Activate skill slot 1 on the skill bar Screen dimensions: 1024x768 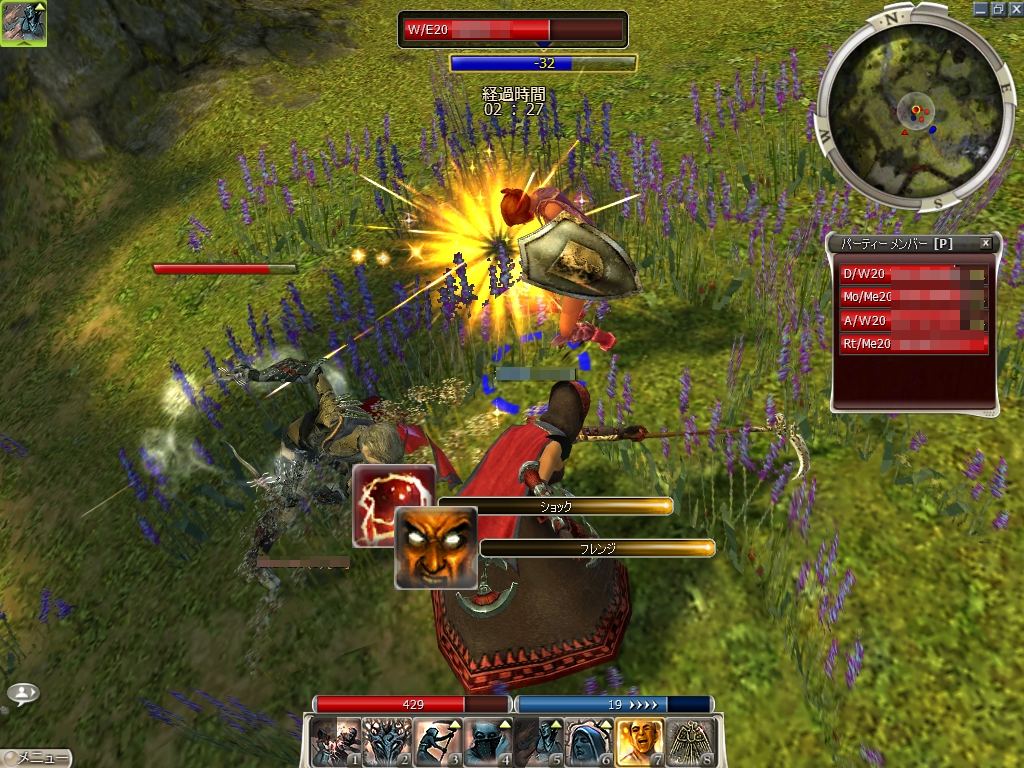(x=335, y=741)
